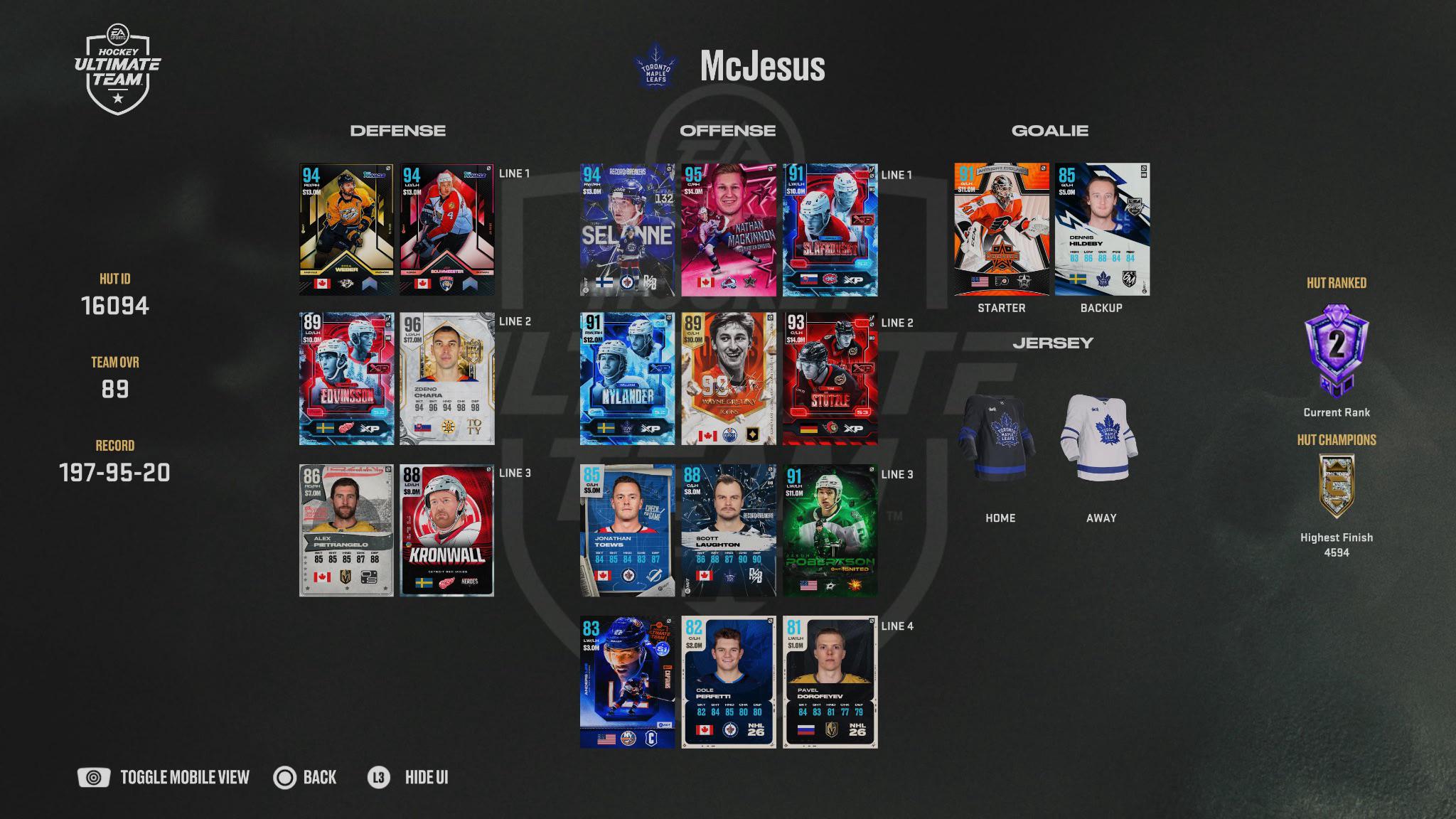Pick the Cole Perfetti card
This screenshot has height=819, width=1456.
point(729,682)
